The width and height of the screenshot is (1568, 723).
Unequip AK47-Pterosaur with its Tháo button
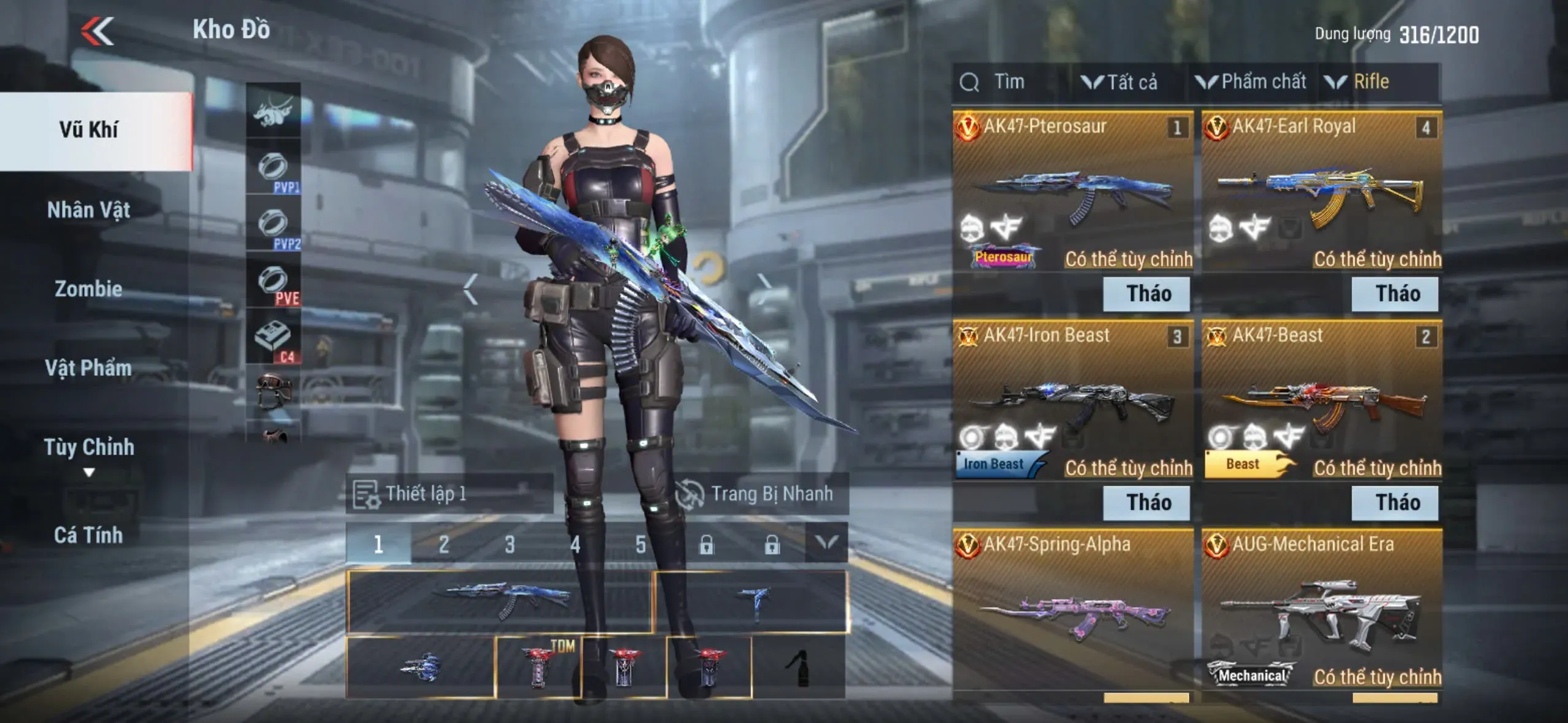pyautogui.click(x=1146, y=294)
